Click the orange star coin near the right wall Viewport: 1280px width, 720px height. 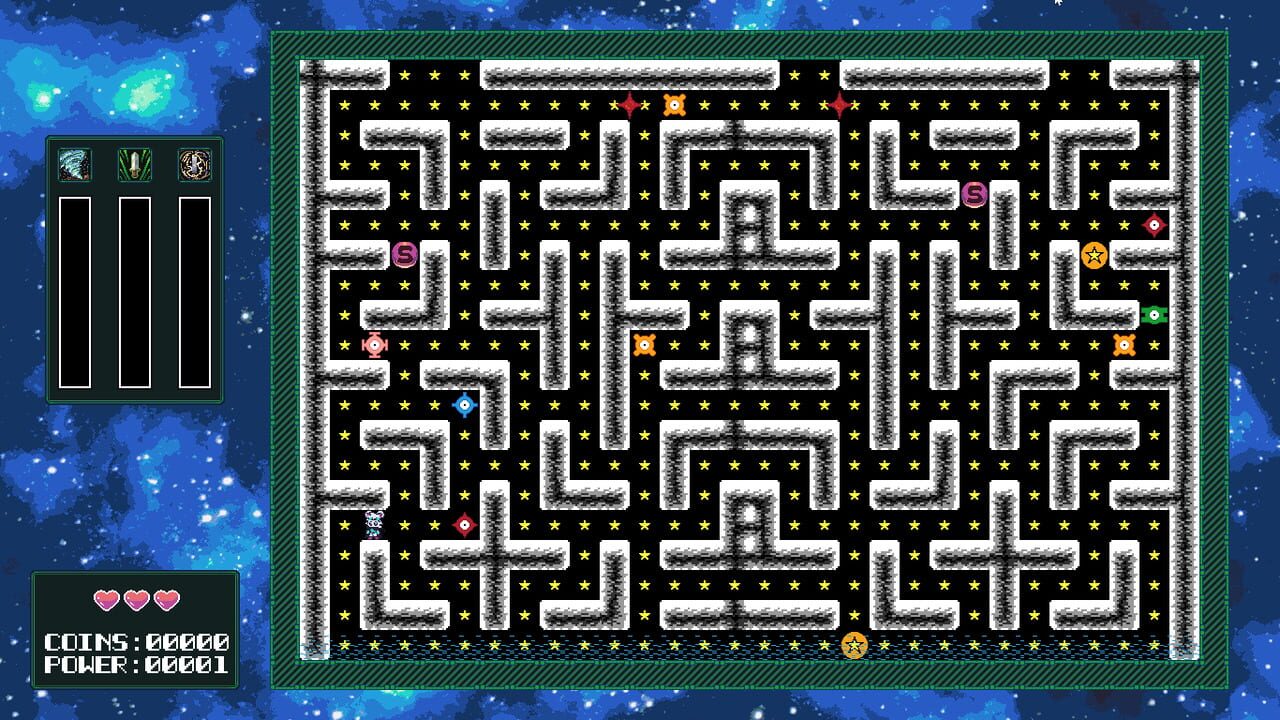coord(1096,257)
